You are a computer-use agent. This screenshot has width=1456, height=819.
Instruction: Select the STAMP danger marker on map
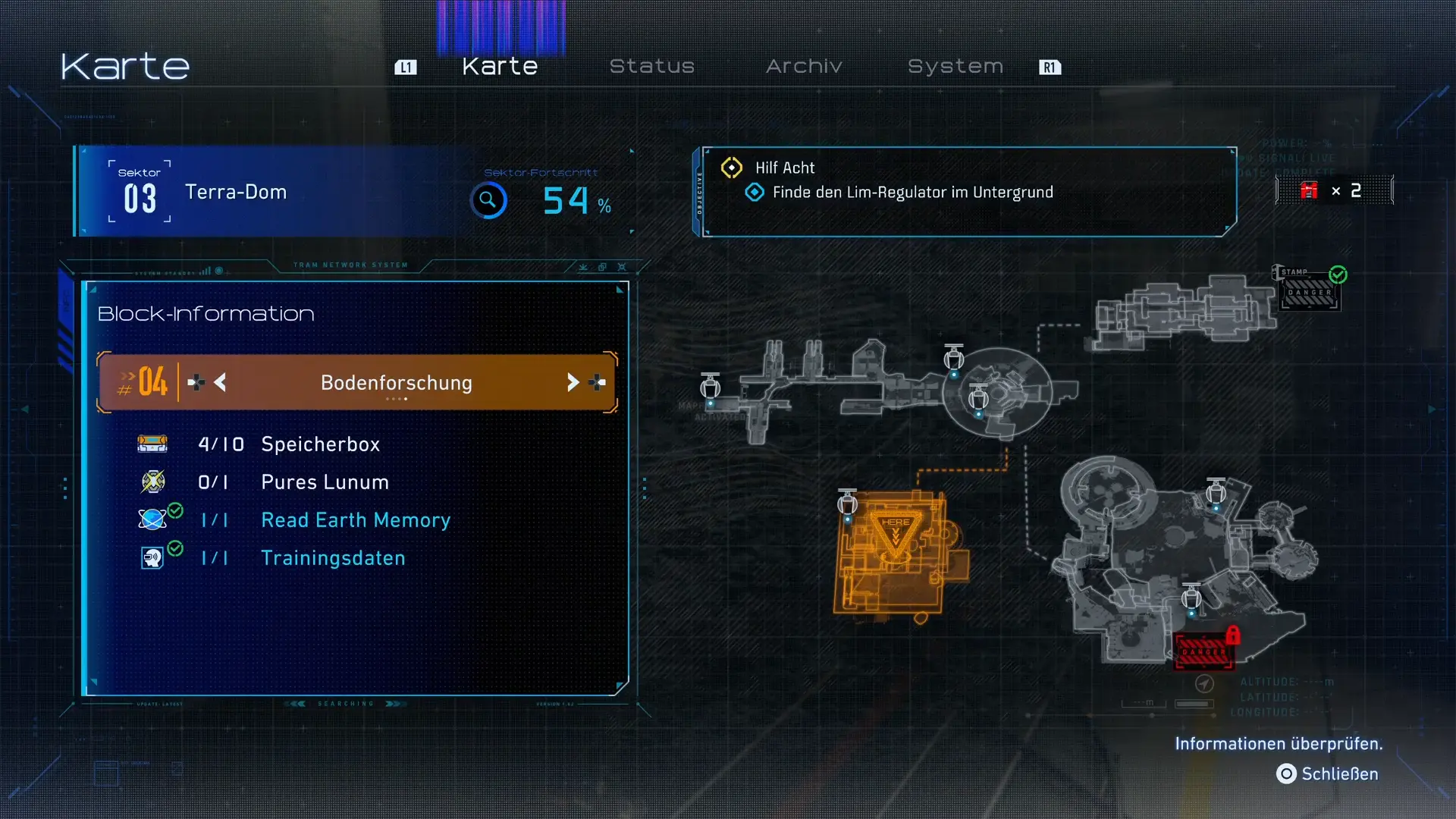[x=1310, y=291]
